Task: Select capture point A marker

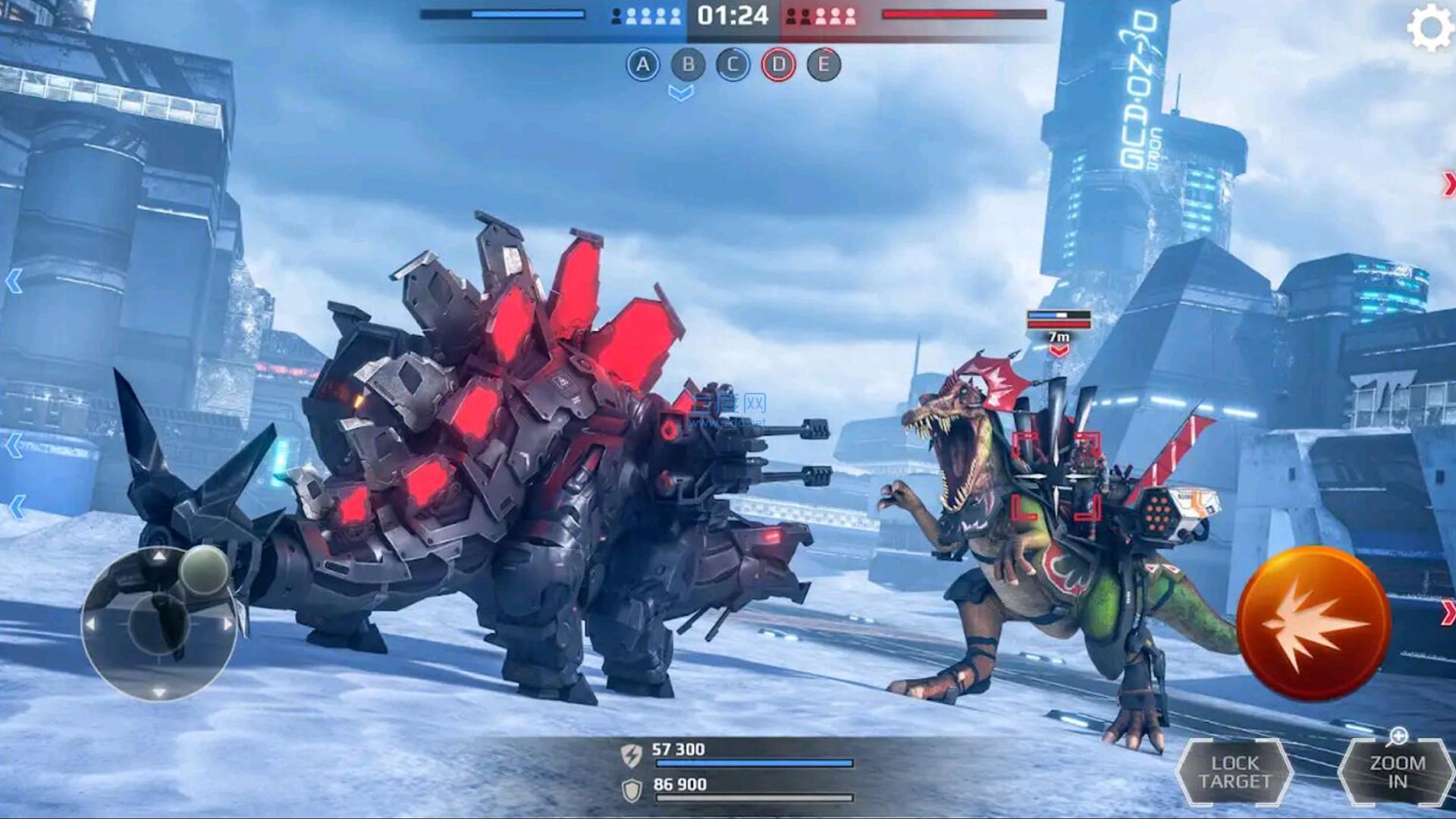Action: 644,64
